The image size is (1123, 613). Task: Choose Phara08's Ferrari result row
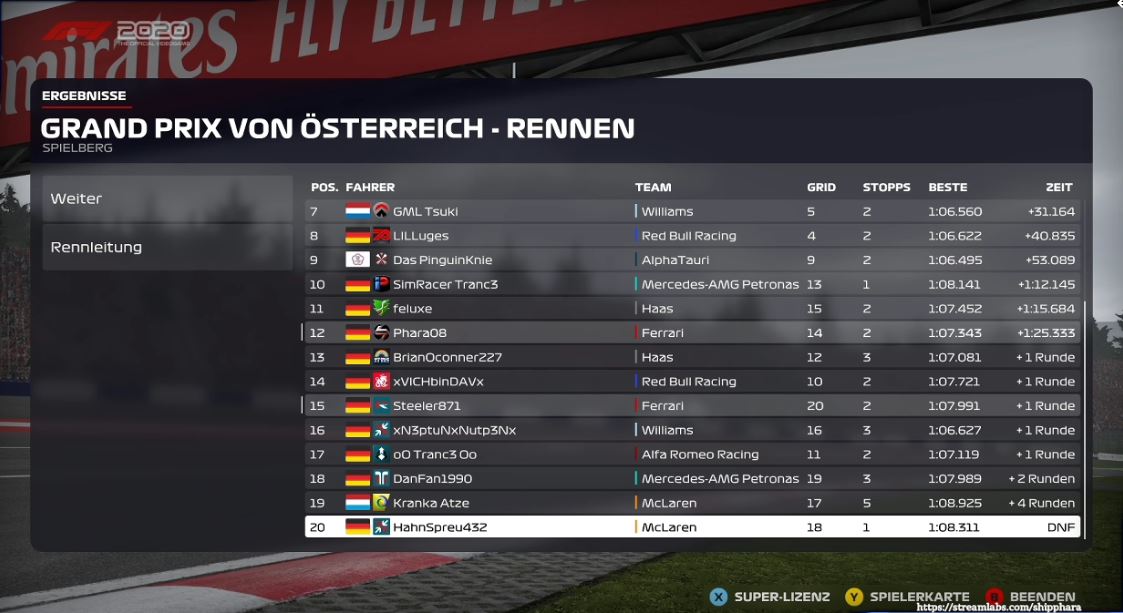[692, 333]
